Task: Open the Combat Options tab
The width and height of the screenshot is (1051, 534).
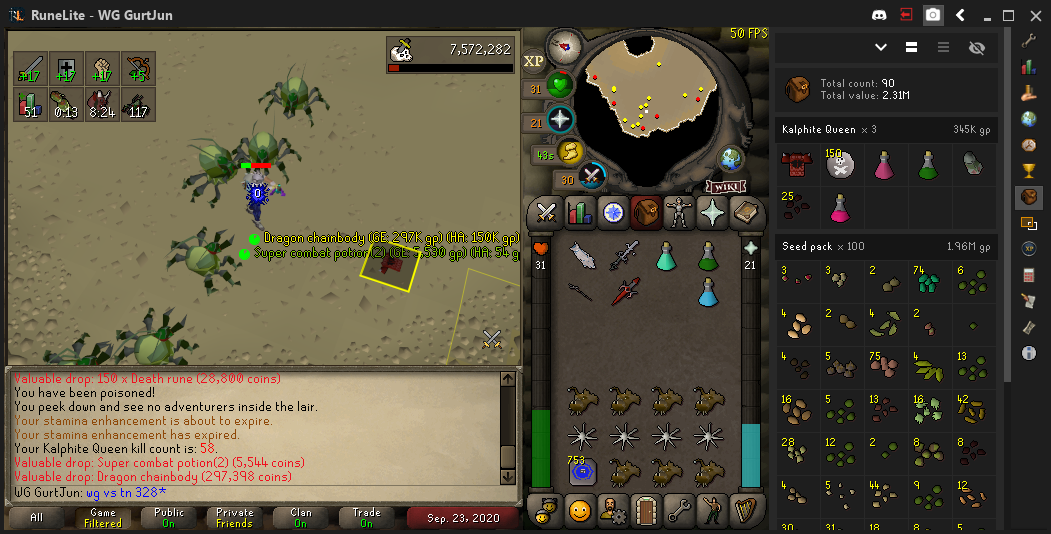Action: 546,212
